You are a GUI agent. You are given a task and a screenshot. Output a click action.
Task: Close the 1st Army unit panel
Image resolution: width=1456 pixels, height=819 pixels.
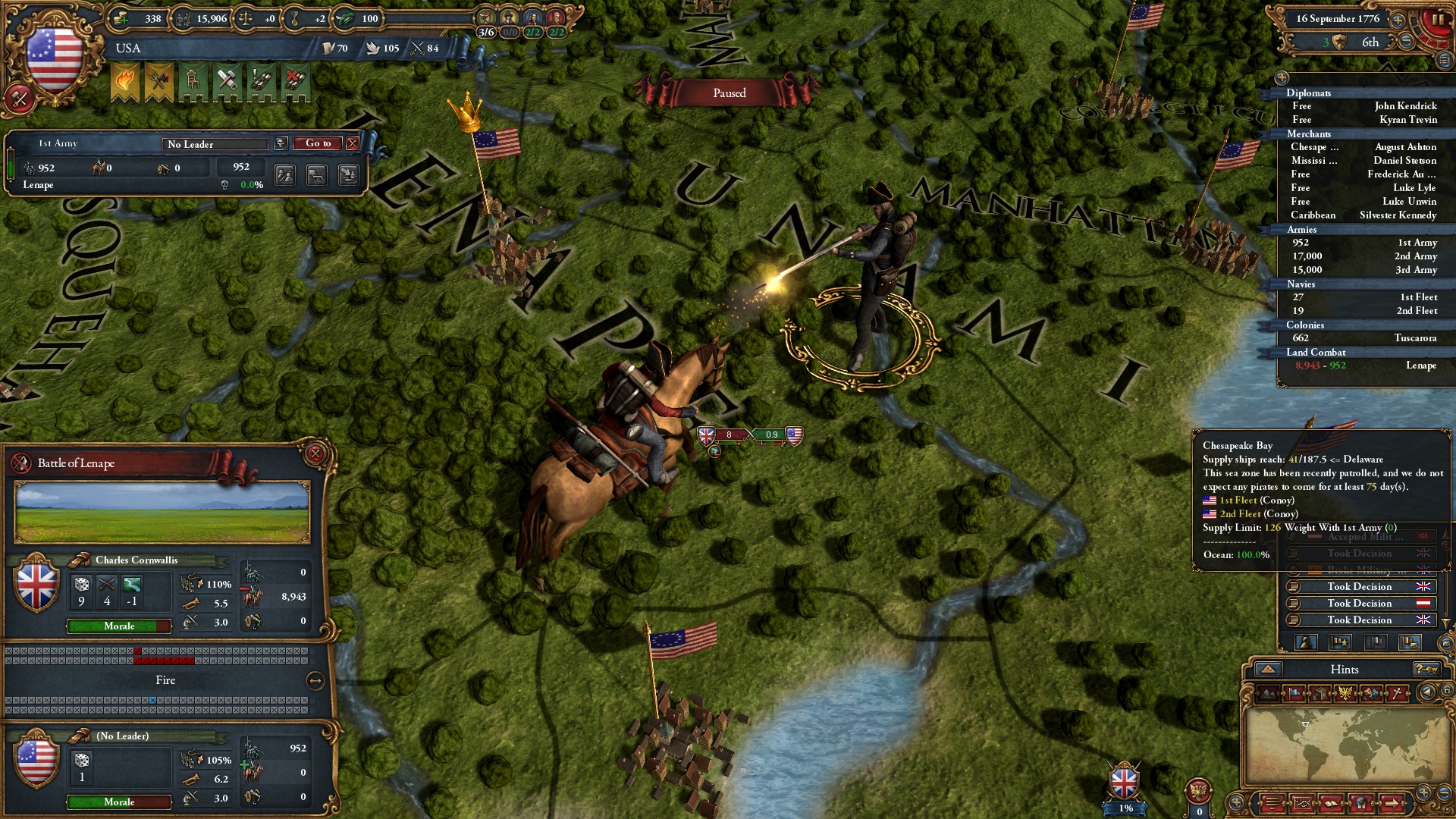(x=353, y=143)
